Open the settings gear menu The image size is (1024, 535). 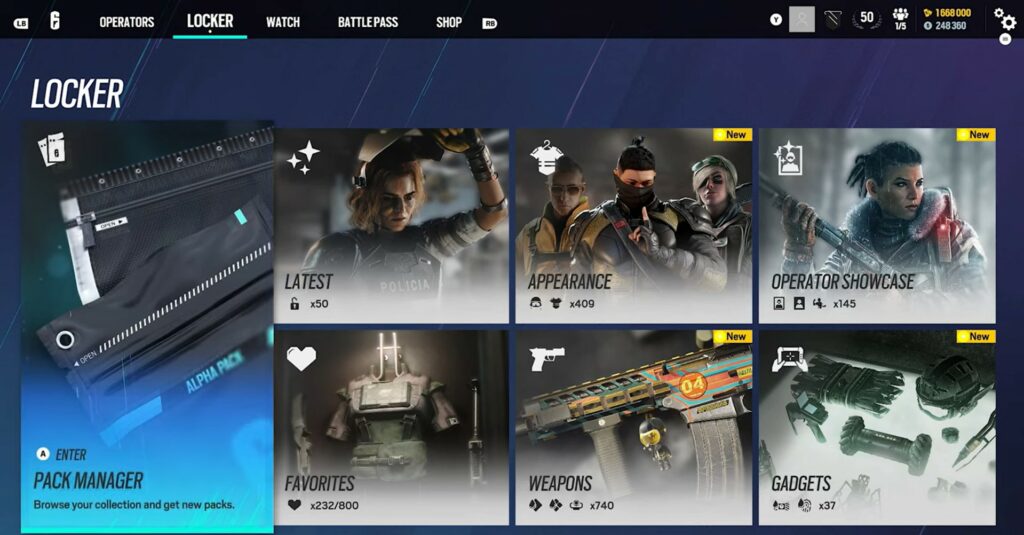tap(1003, 19)
